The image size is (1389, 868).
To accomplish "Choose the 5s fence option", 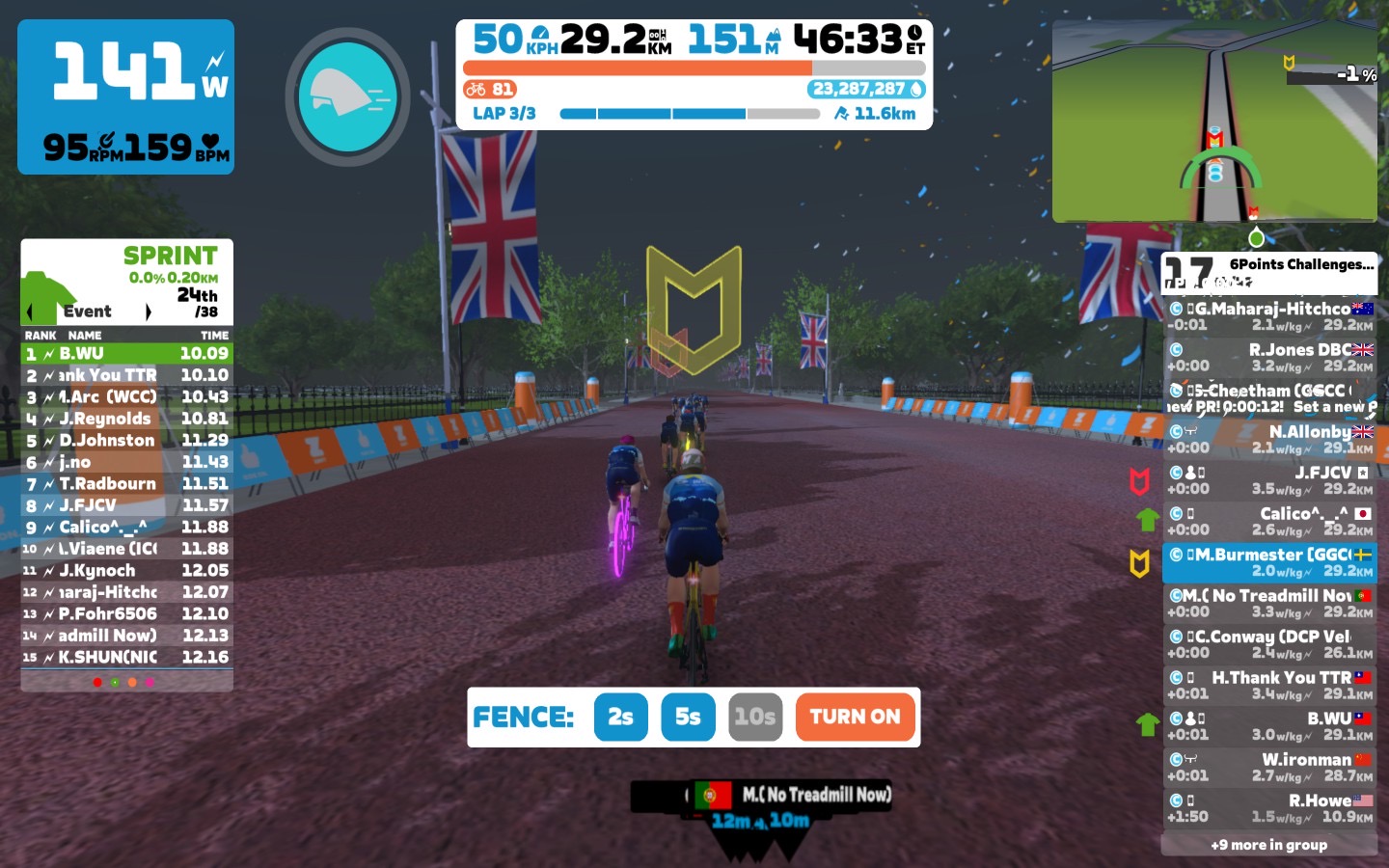I will pyautogui.click(x=688, y=717).
